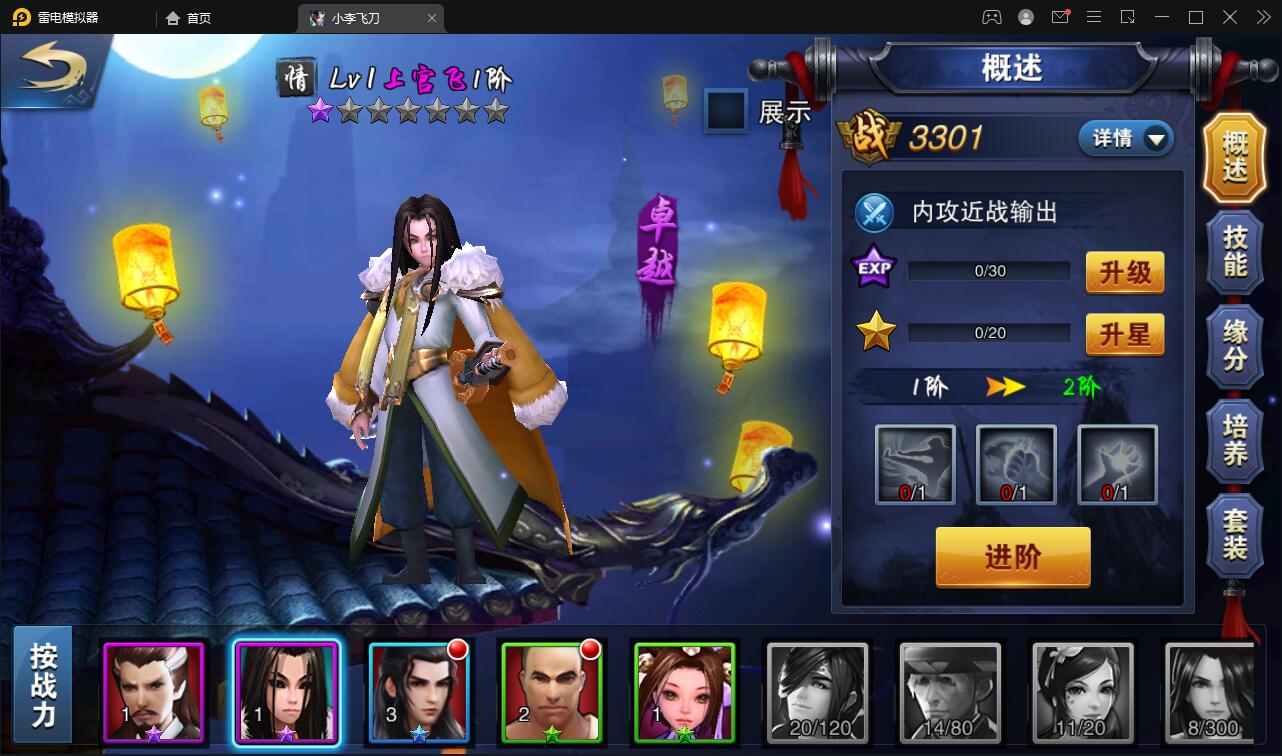
Task: Select the hero portrait showing 20/120
Action: pos(816,694)
